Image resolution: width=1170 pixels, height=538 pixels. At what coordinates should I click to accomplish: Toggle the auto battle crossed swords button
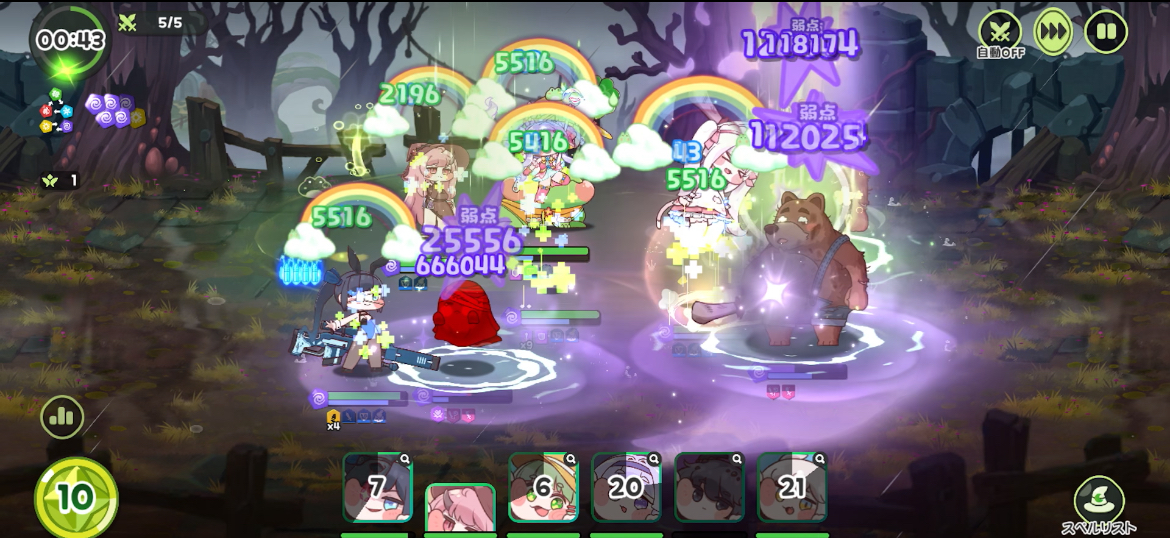pyautogui.click(x=999, y=31)
